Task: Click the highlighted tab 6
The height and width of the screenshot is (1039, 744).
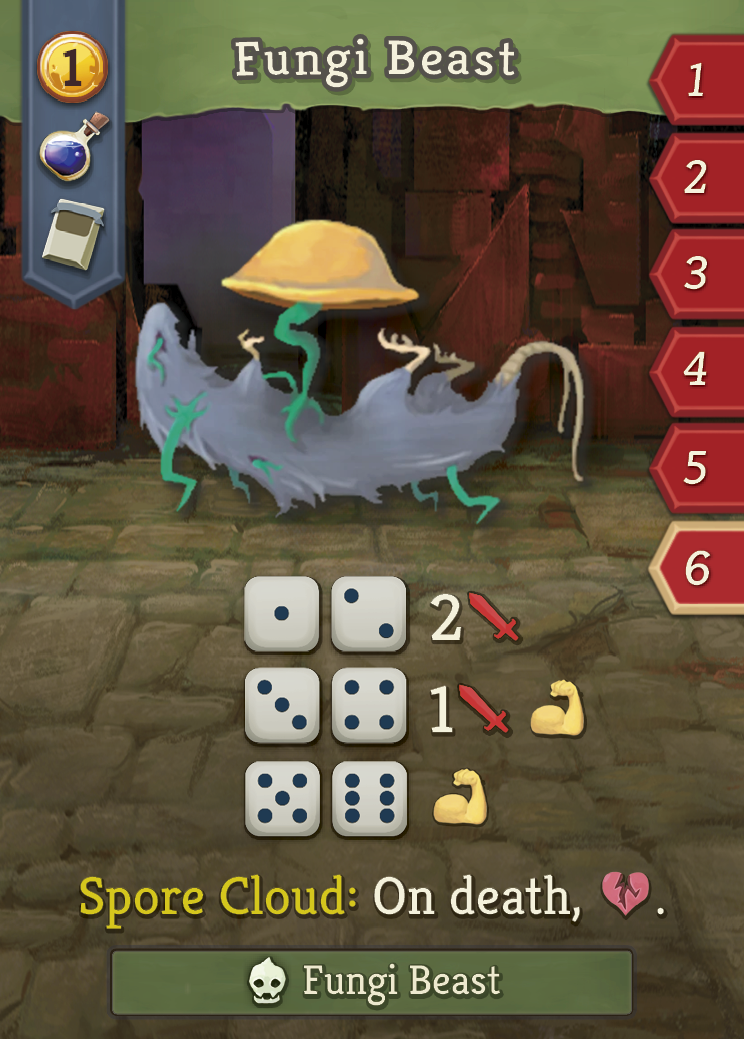Action: point(698,567)
